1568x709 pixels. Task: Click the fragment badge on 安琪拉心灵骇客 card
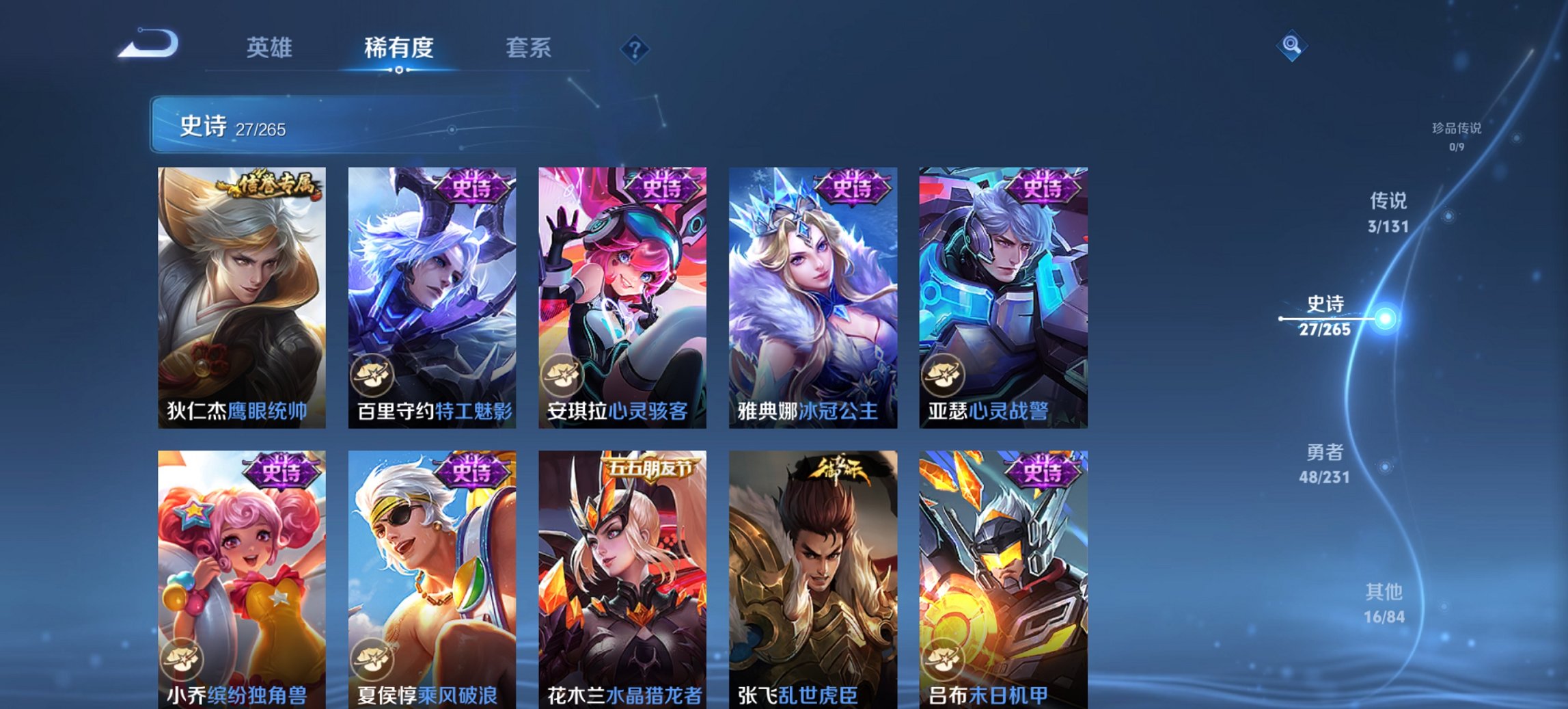[x=561, y=375]
